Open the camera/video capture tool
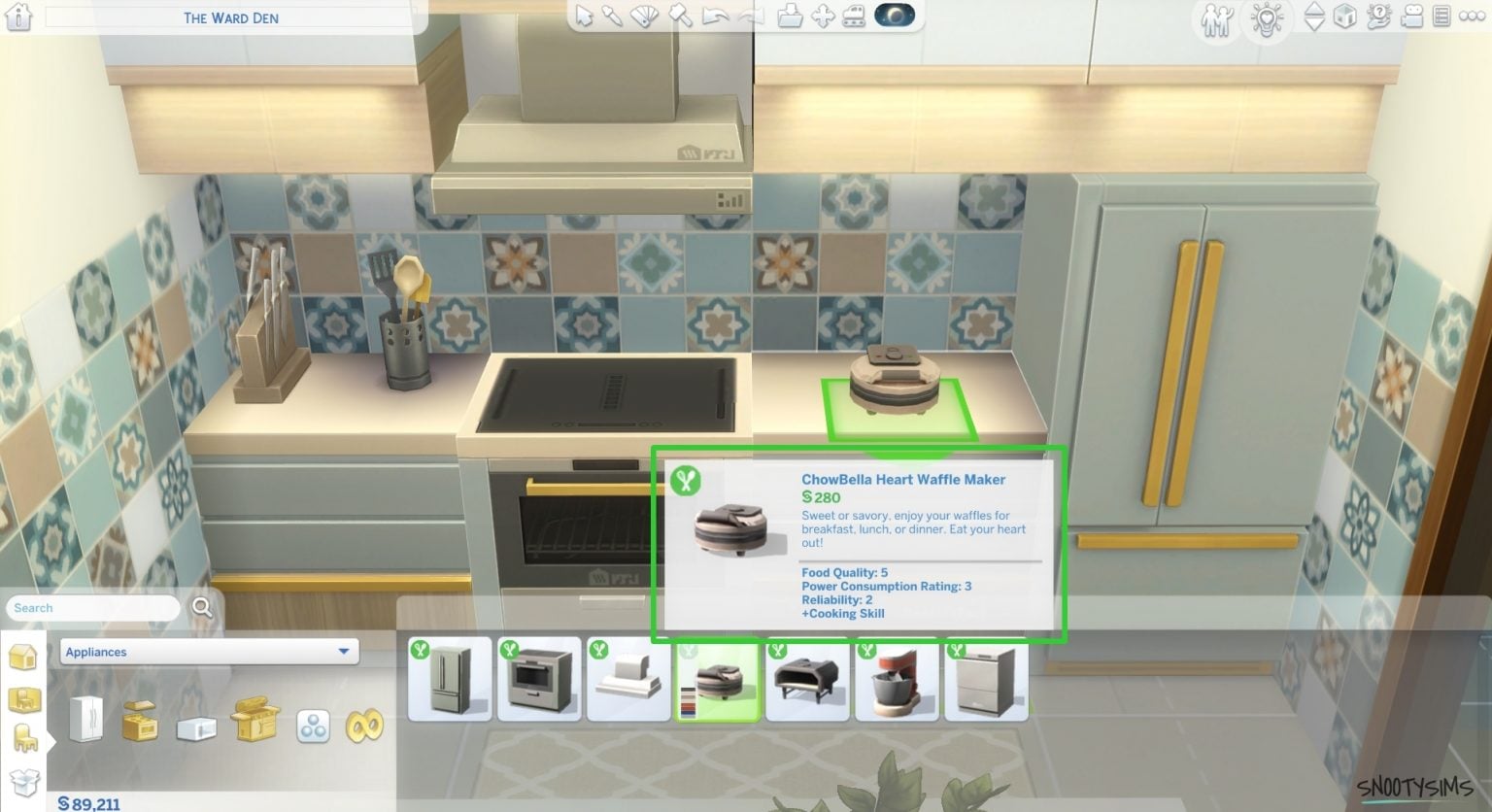This screenshot has height=812, width=1492. tap(1408, 17)
